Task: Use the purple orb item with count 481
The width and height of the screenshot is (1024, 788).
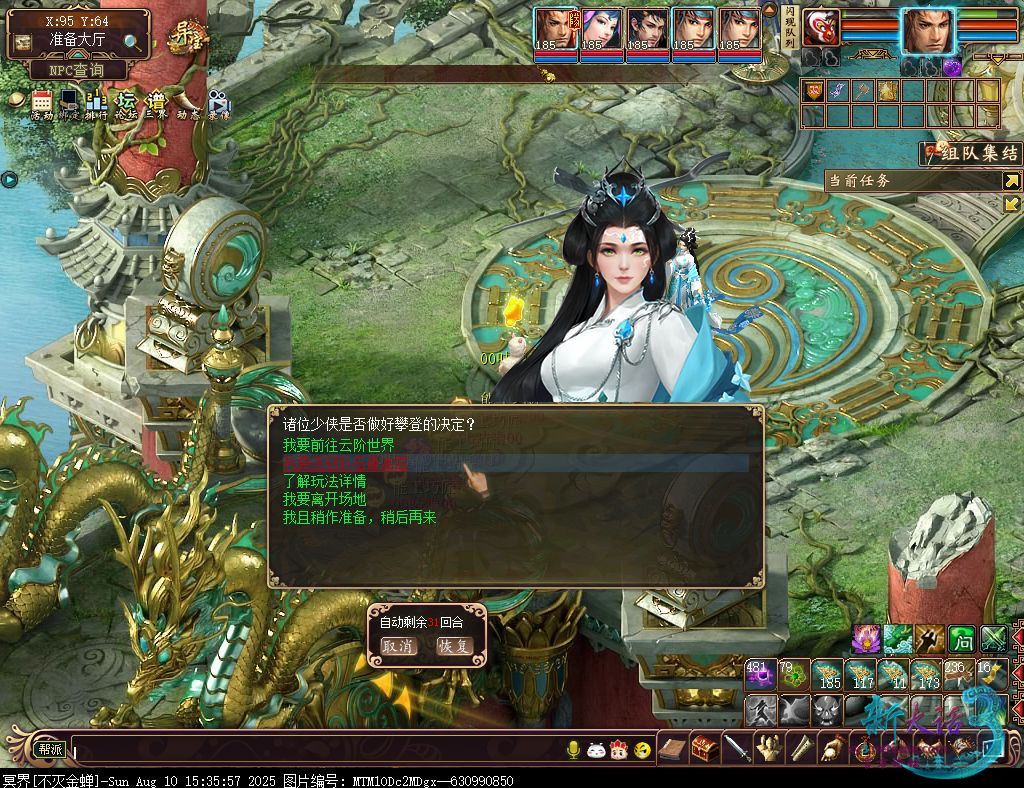Action: [x=760, y=675]
